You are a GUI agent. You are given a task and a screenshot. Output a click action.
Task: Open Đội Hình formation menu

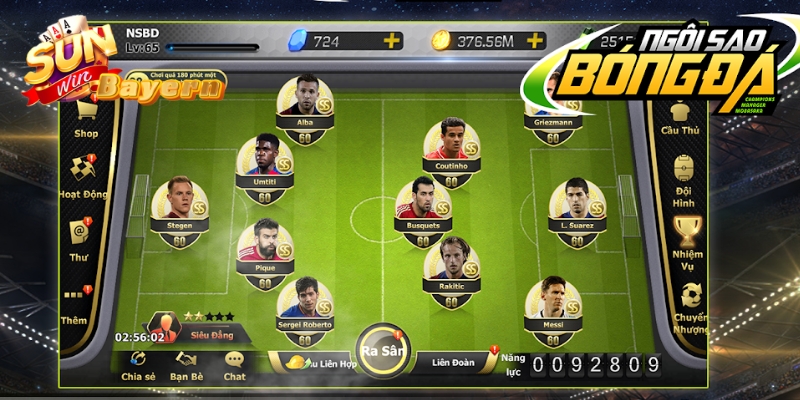pyautogui.click(x=686, y=174)
